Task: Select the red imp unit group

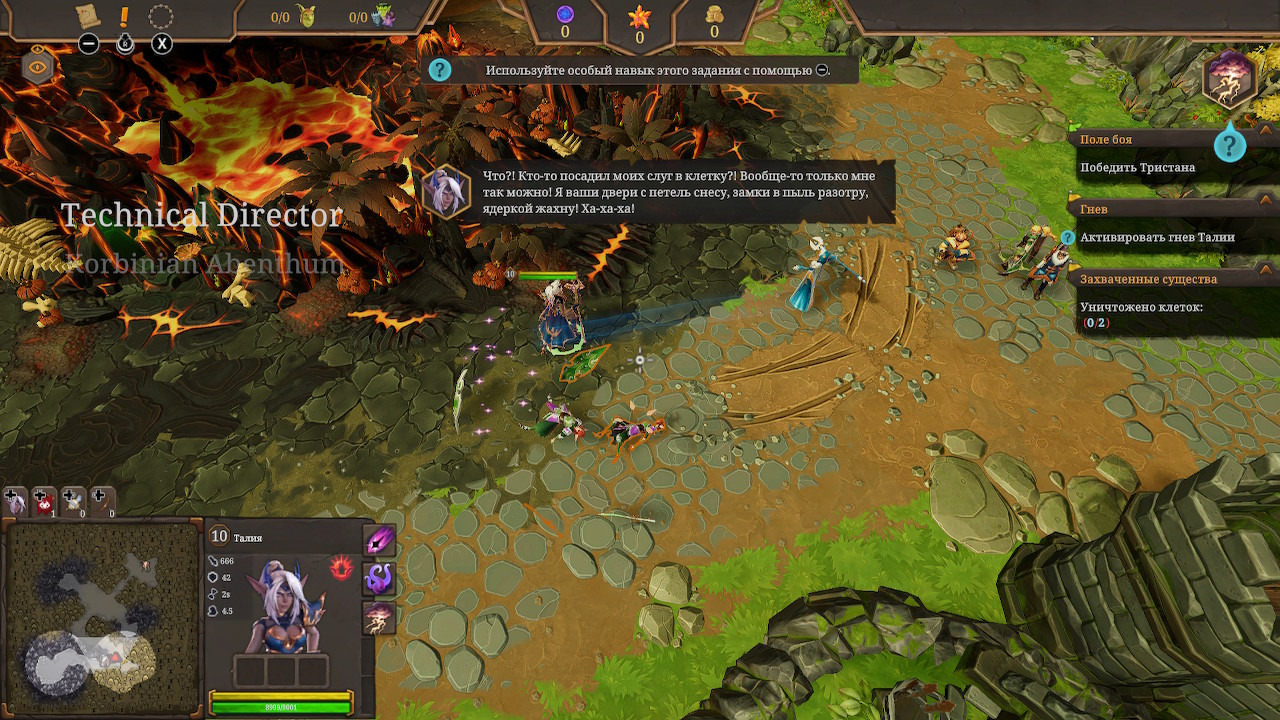Action: (45, 501)
